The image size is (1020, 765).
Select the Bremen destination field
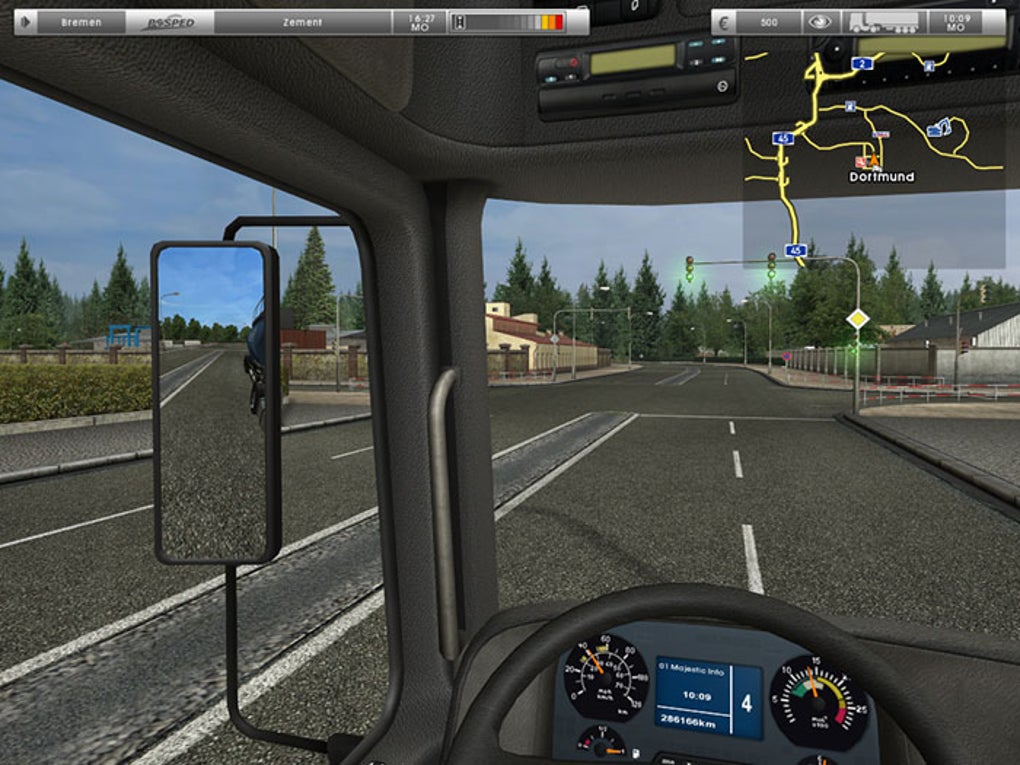coord(81,22)
